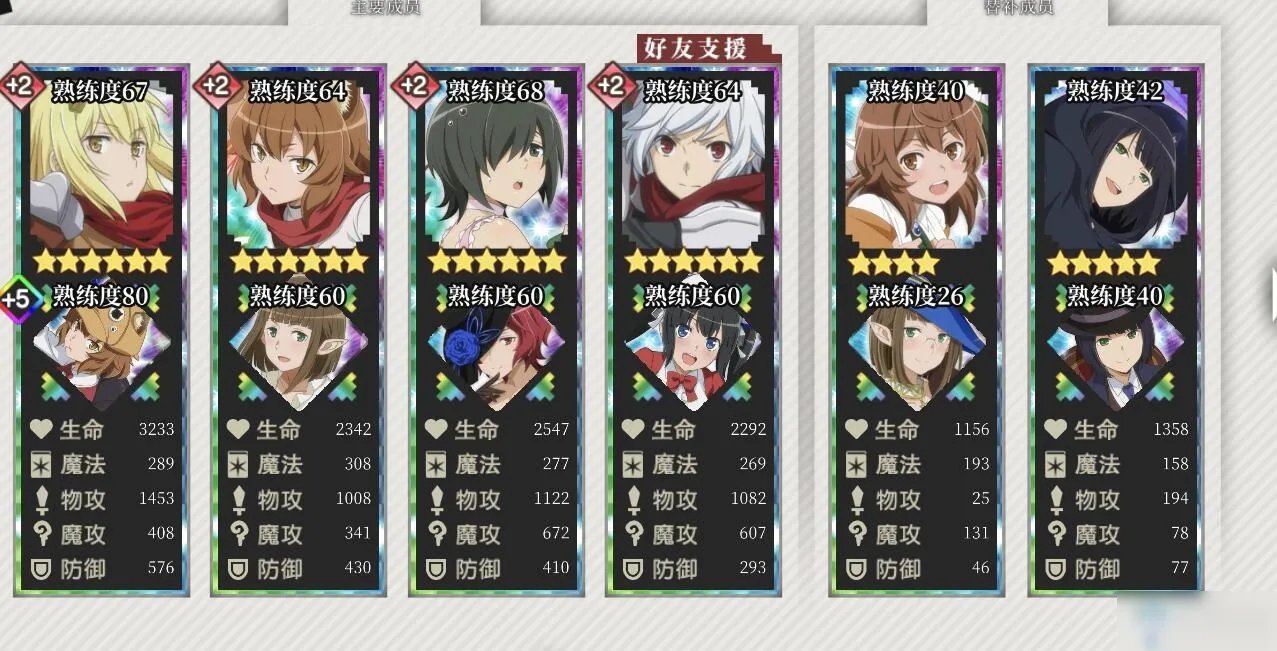Choose the black-haired adventurer with 熟练度42
This screenshot has width=1277, height=651.
click(x=1115, y=170)
